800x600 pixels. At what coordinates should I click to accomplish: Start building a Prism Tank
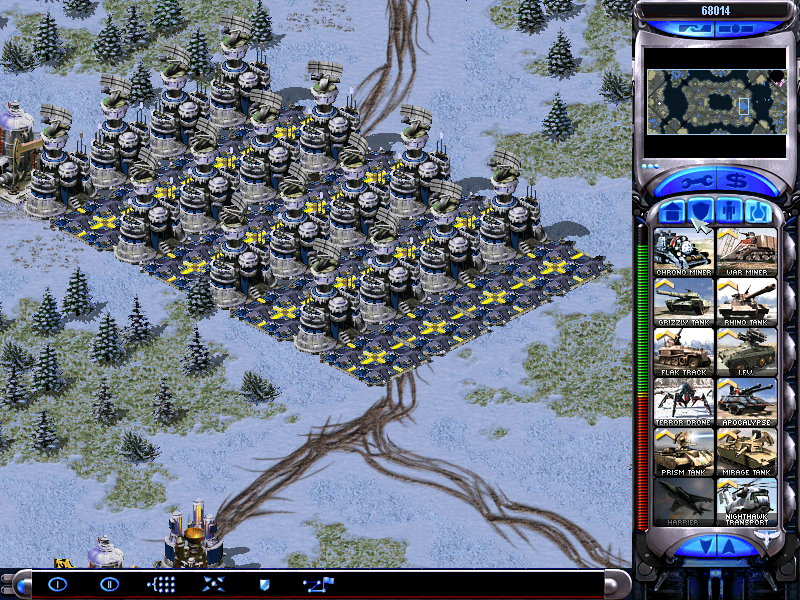click(684, 451)
